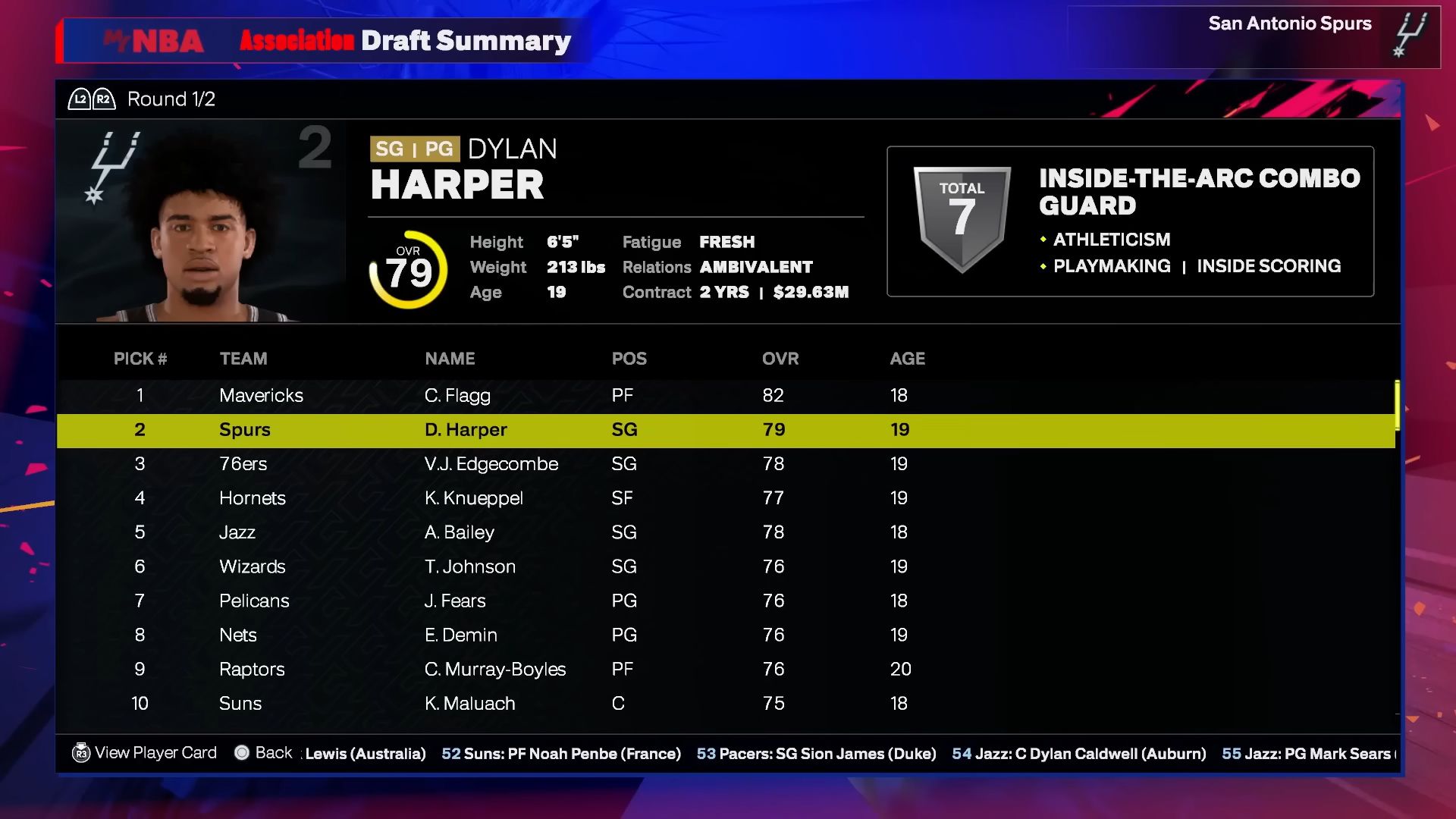This screenshot has height=819, width=1456.
Task: Select Pelicans pick J. Fears
Action: click(531, 601)
